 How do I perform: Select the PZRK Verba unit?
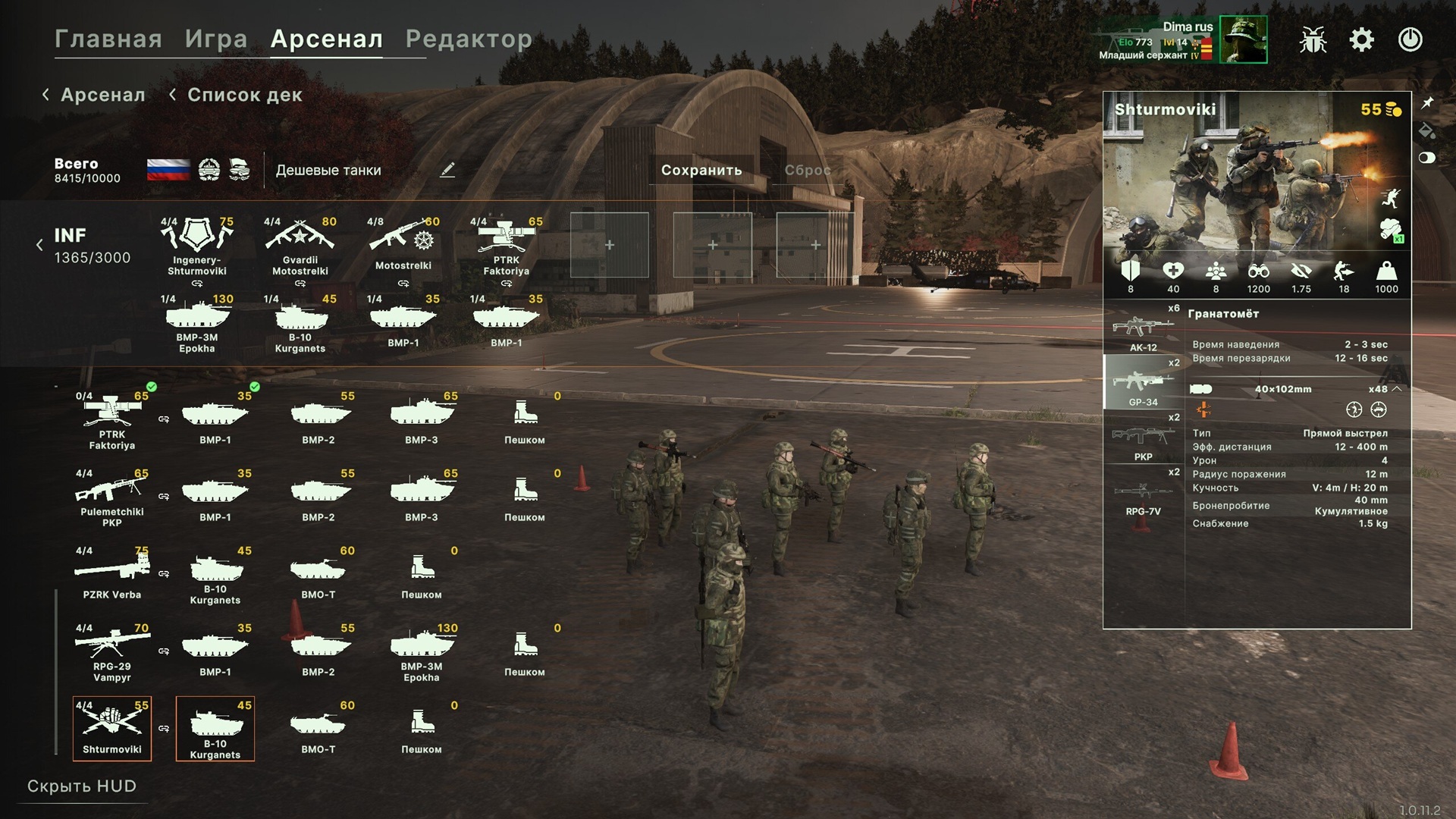[112, 574]
